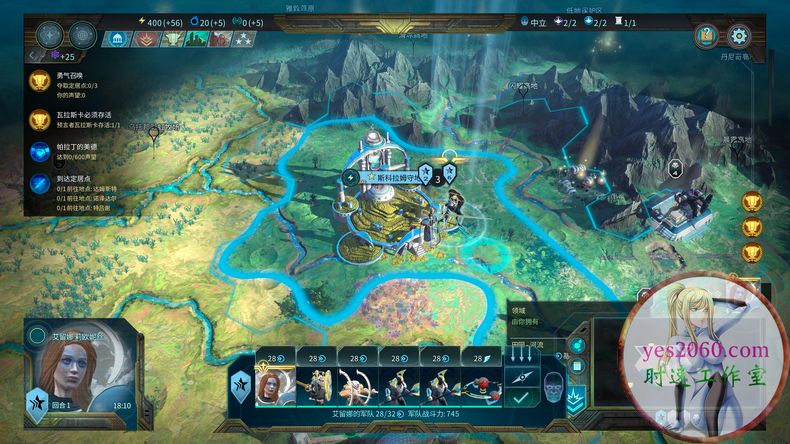Select the archer unit card with bow
Screen dimensions: 790x444
[x=355, y=388]
